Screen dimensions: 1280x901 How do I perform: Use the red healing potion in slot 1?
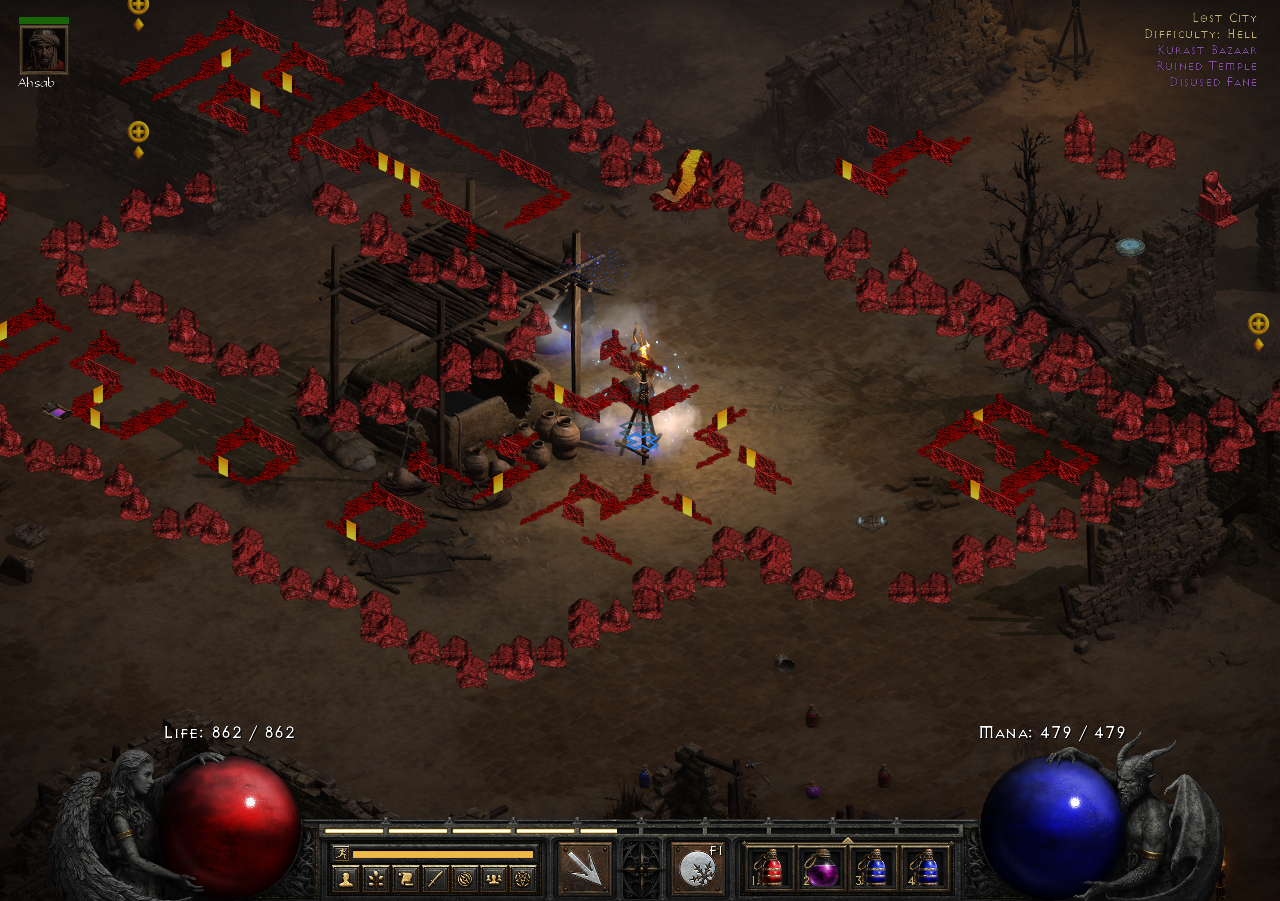pyautogui.click(x=771, y=868)
